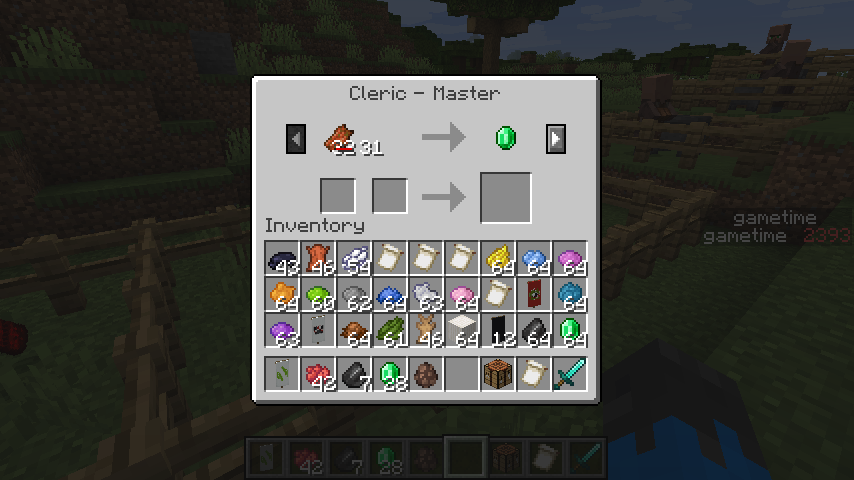Screen dimensions: 854x480
Task: Pick up the green dye stack of 61
Action: [390, 331]
